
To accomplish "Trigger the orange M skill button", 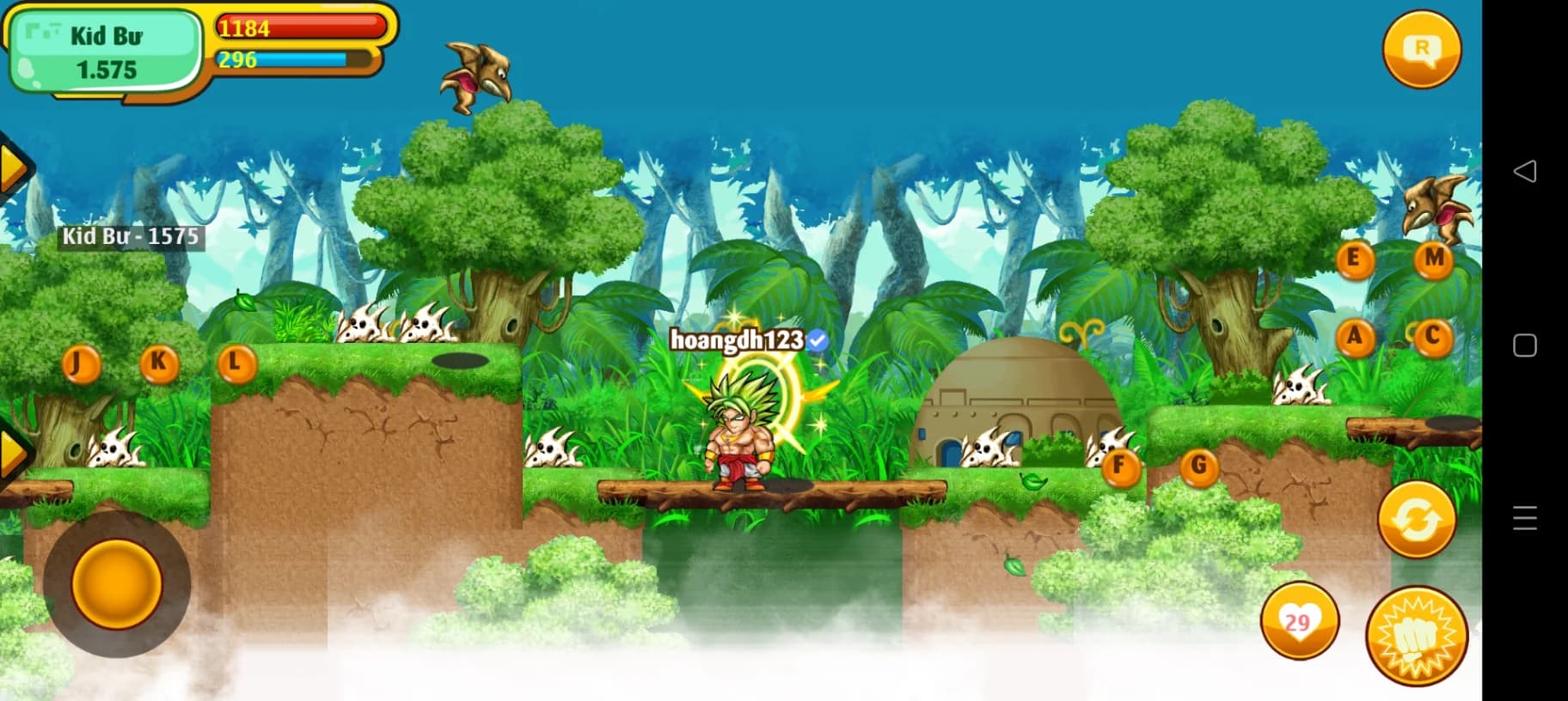I will [x=1433, y=259].
